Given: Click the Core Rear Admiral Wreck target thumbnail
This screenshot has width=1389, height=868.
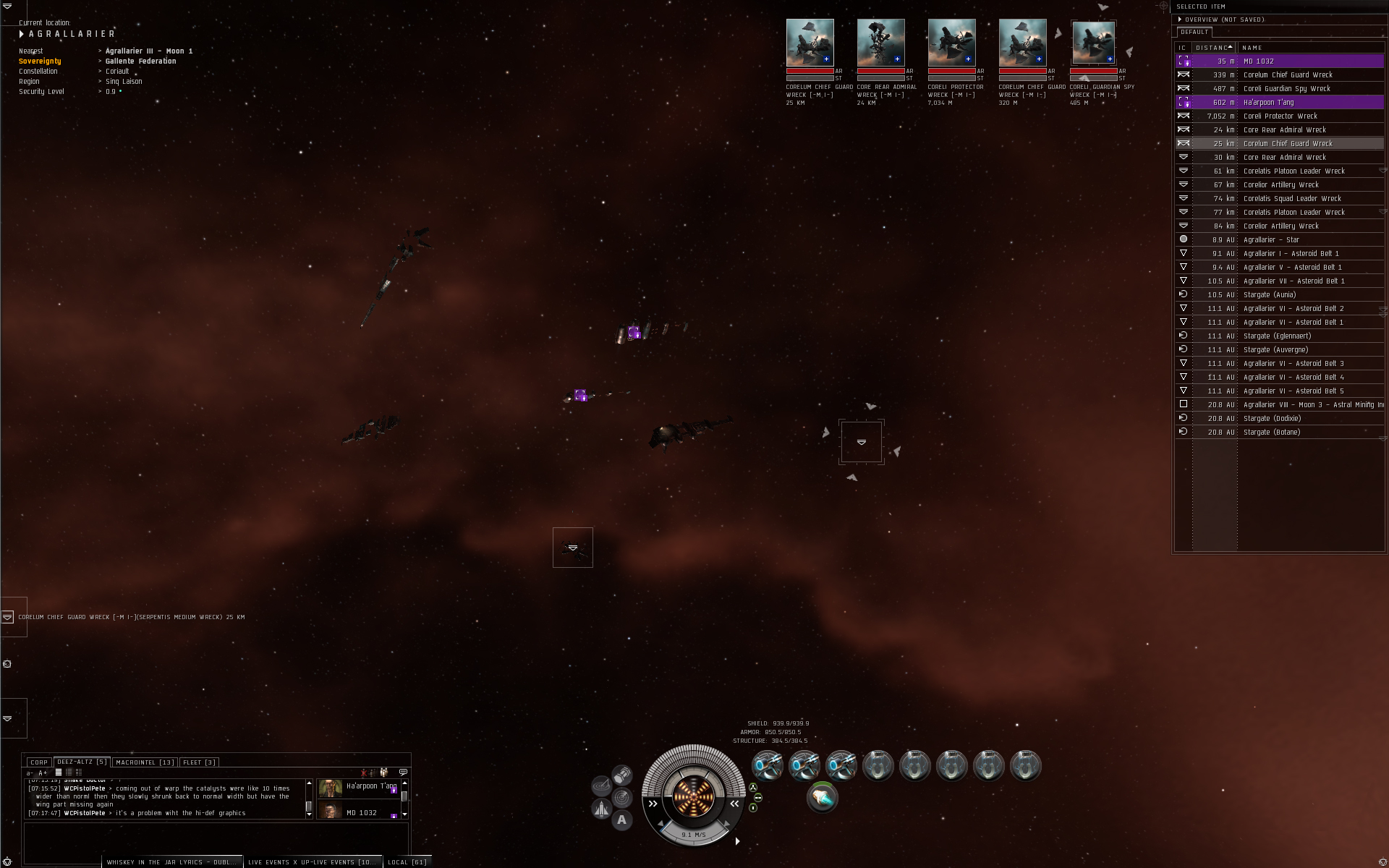Looking at the screenshot, I should [x=880, y=43].
